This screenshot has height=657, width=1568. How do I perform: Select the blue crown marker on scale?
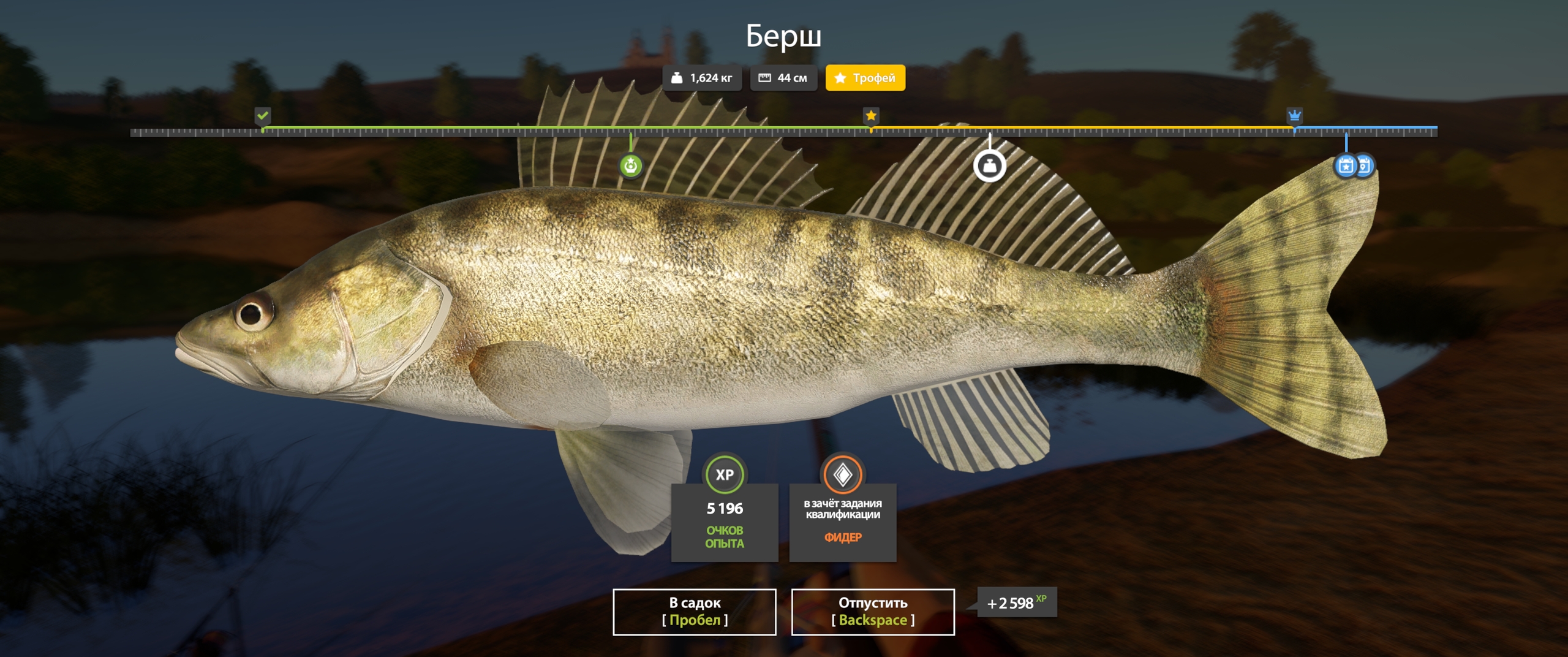[x=1294, y=115]
